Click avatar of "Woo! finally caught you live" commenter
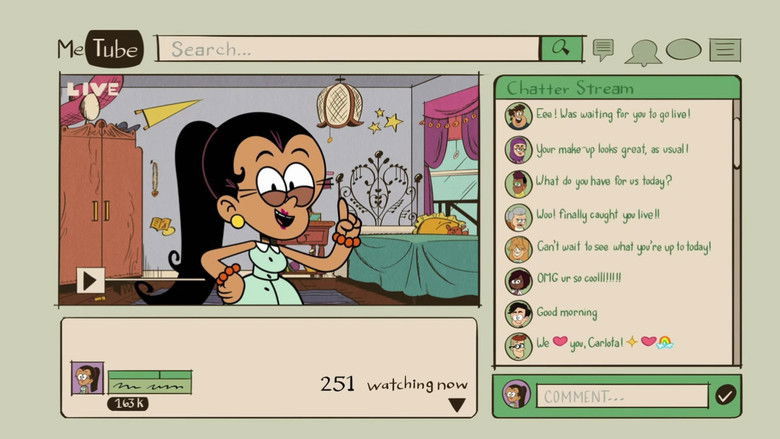Viewport: 780px width, 439px height. [x=517, y=216]
